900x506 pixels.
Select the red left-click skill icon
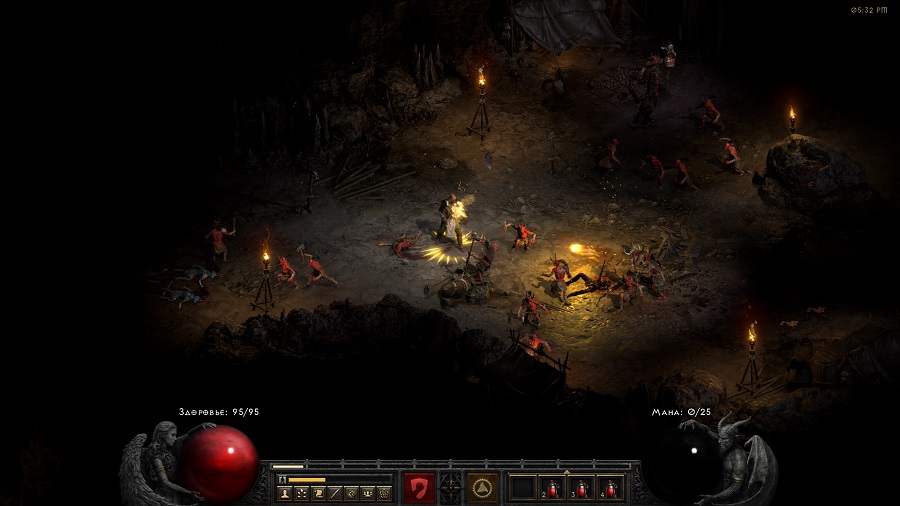coord(421,487)
